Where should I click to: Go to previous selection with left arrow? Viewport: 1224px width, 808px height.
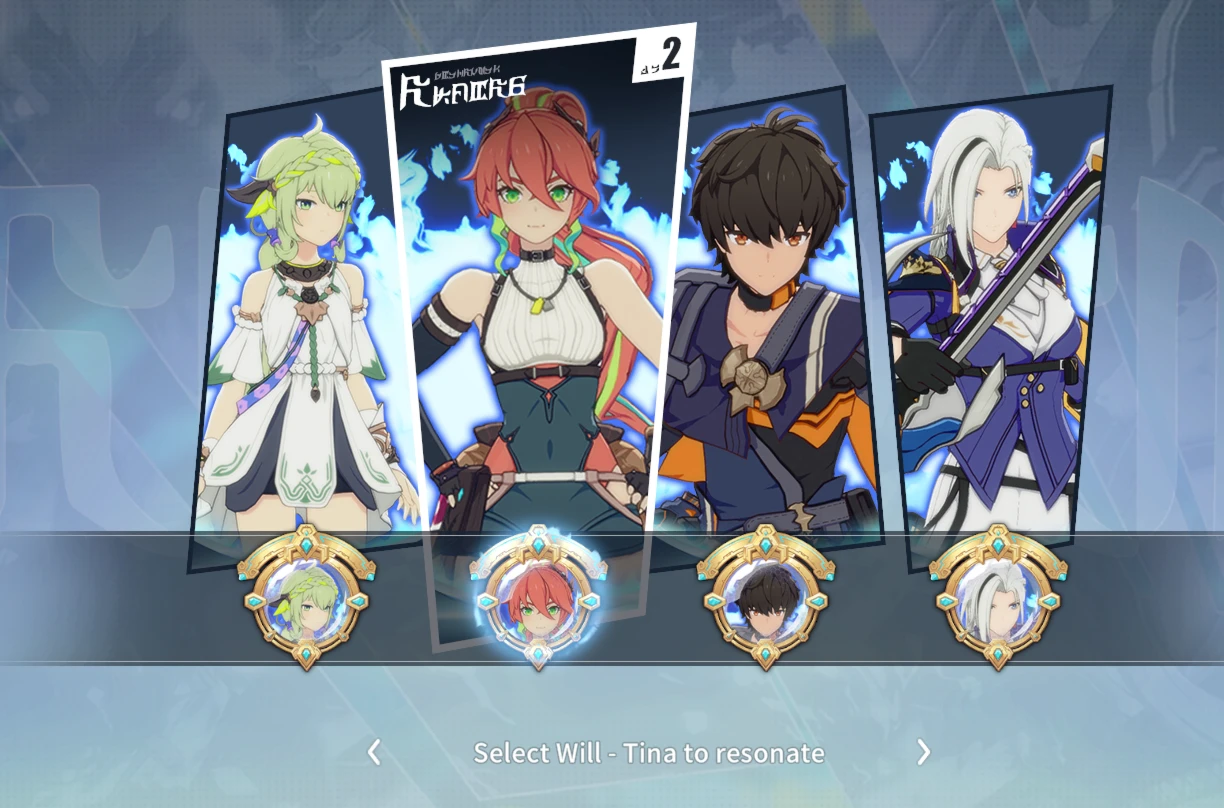point(374,752)
